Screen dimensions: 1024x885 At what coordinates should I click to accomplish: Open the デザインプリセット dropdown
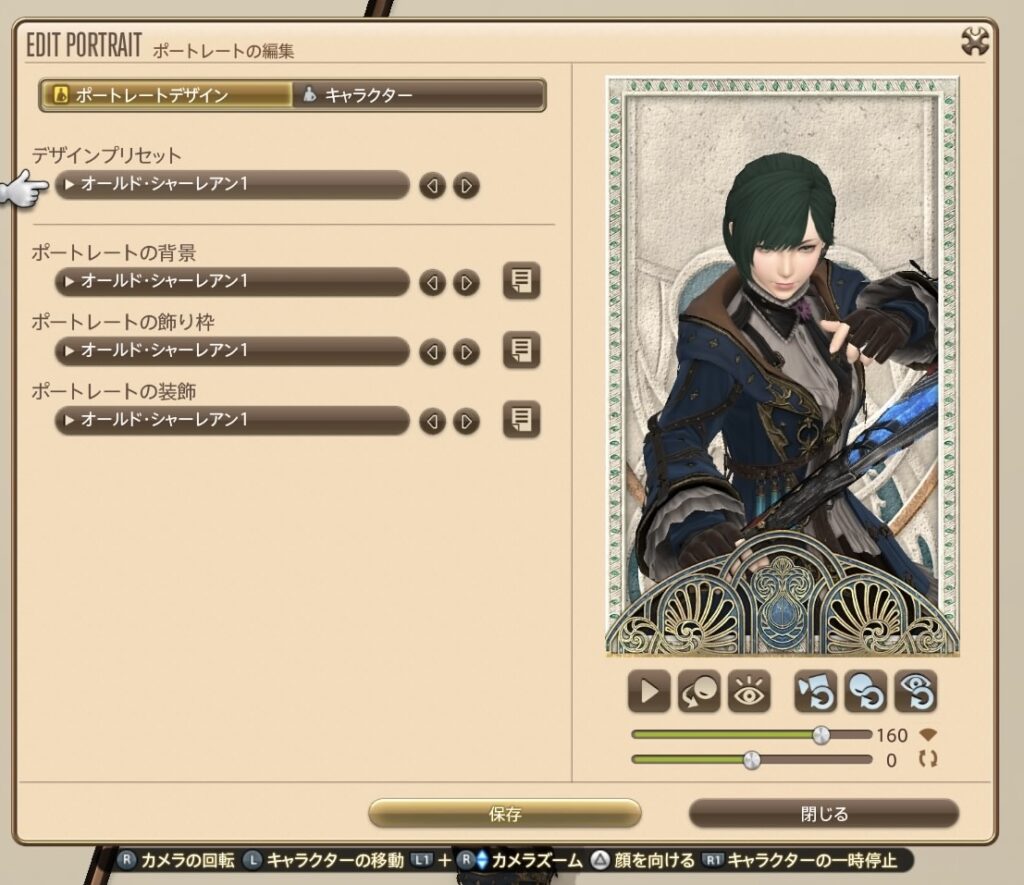click(232, 185)
